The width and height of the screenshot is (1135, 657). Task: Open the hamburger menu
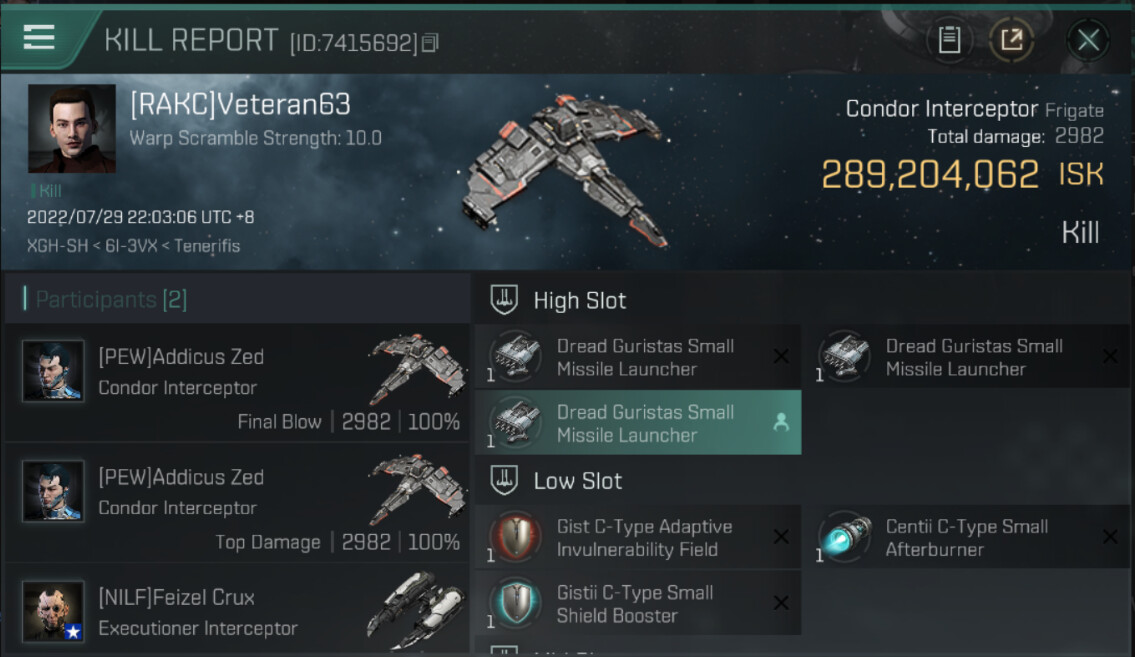click(39, 38)
